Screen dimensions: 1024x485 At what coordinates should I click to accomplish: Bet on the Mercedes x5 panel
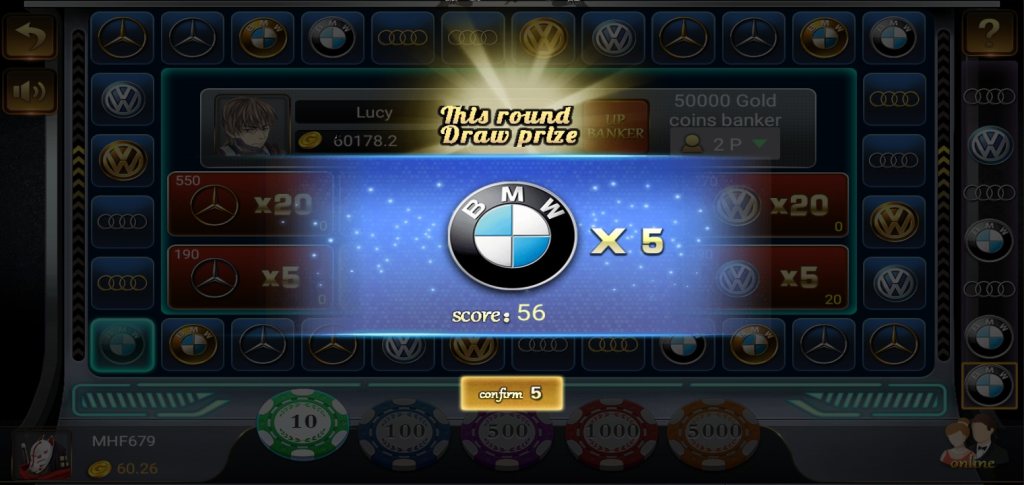250,277
